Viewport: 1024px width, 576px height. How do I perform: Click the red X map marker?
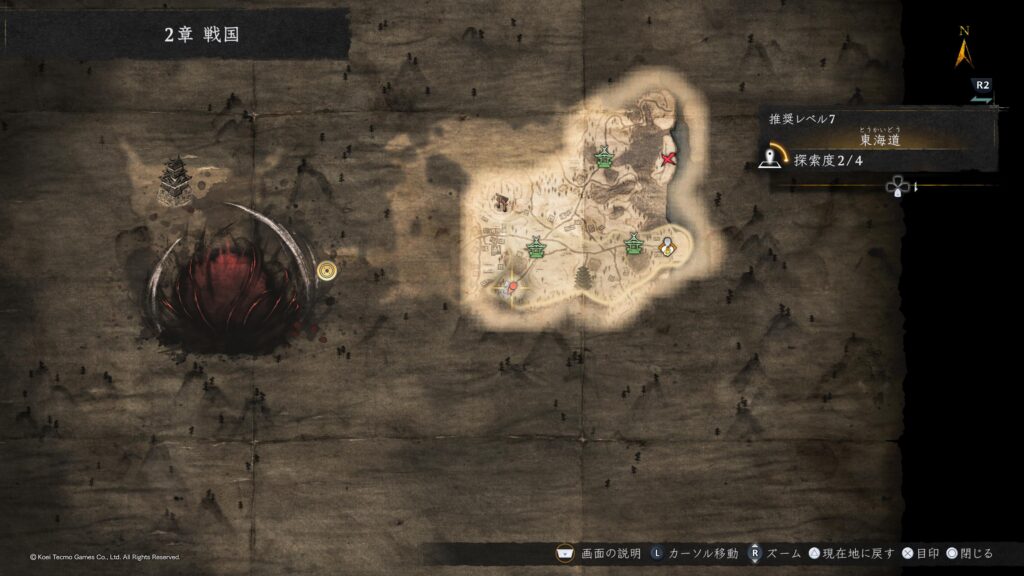tap(668, 159)
